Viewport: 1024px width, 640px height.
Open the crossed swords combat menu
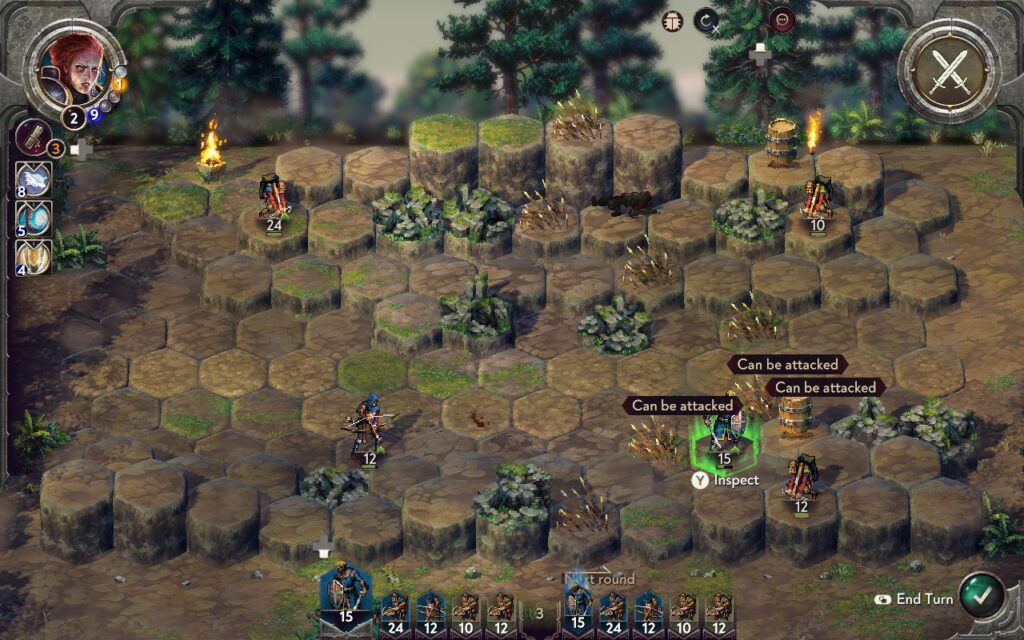tap(948, 71)
